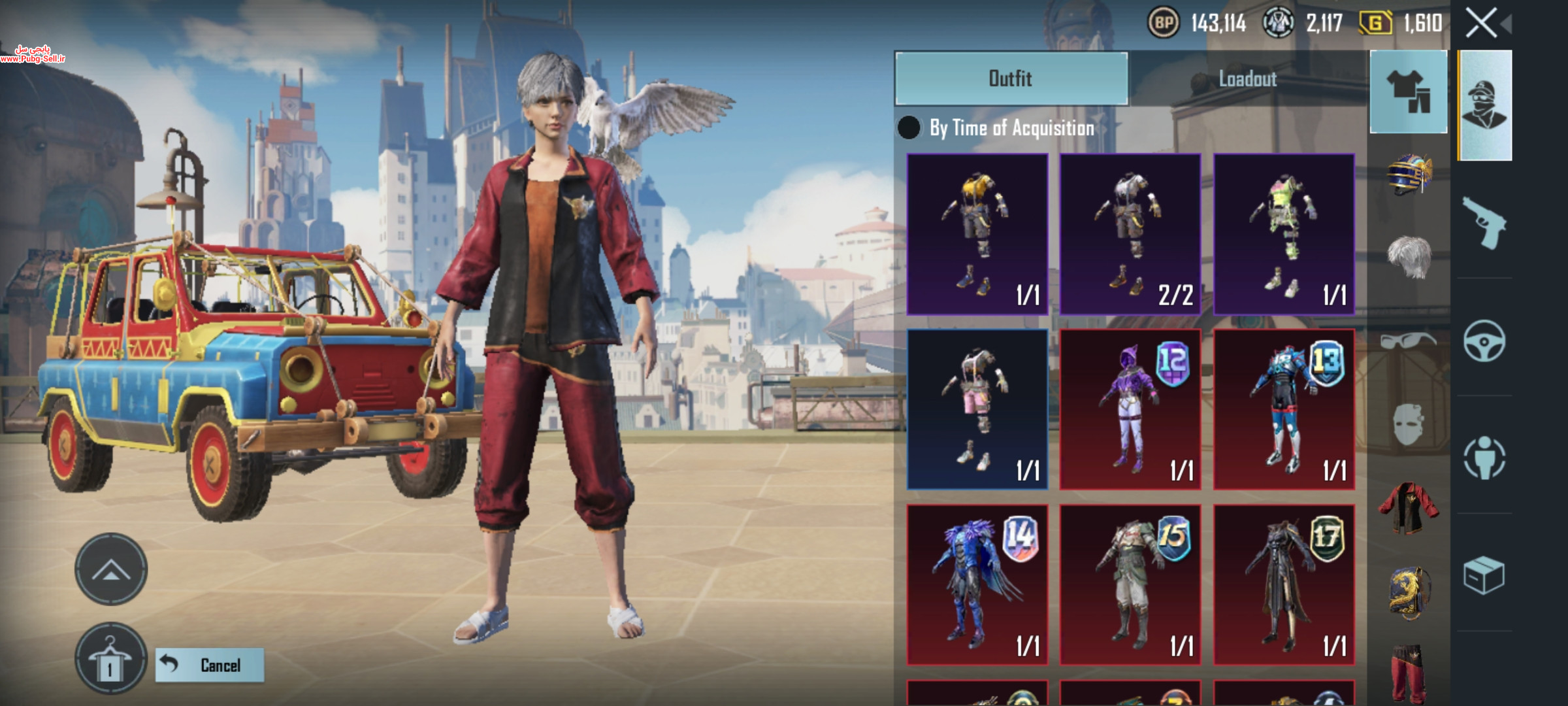
Task: Open the pistol weapon skins category
Action: [x=1484, y=222]
